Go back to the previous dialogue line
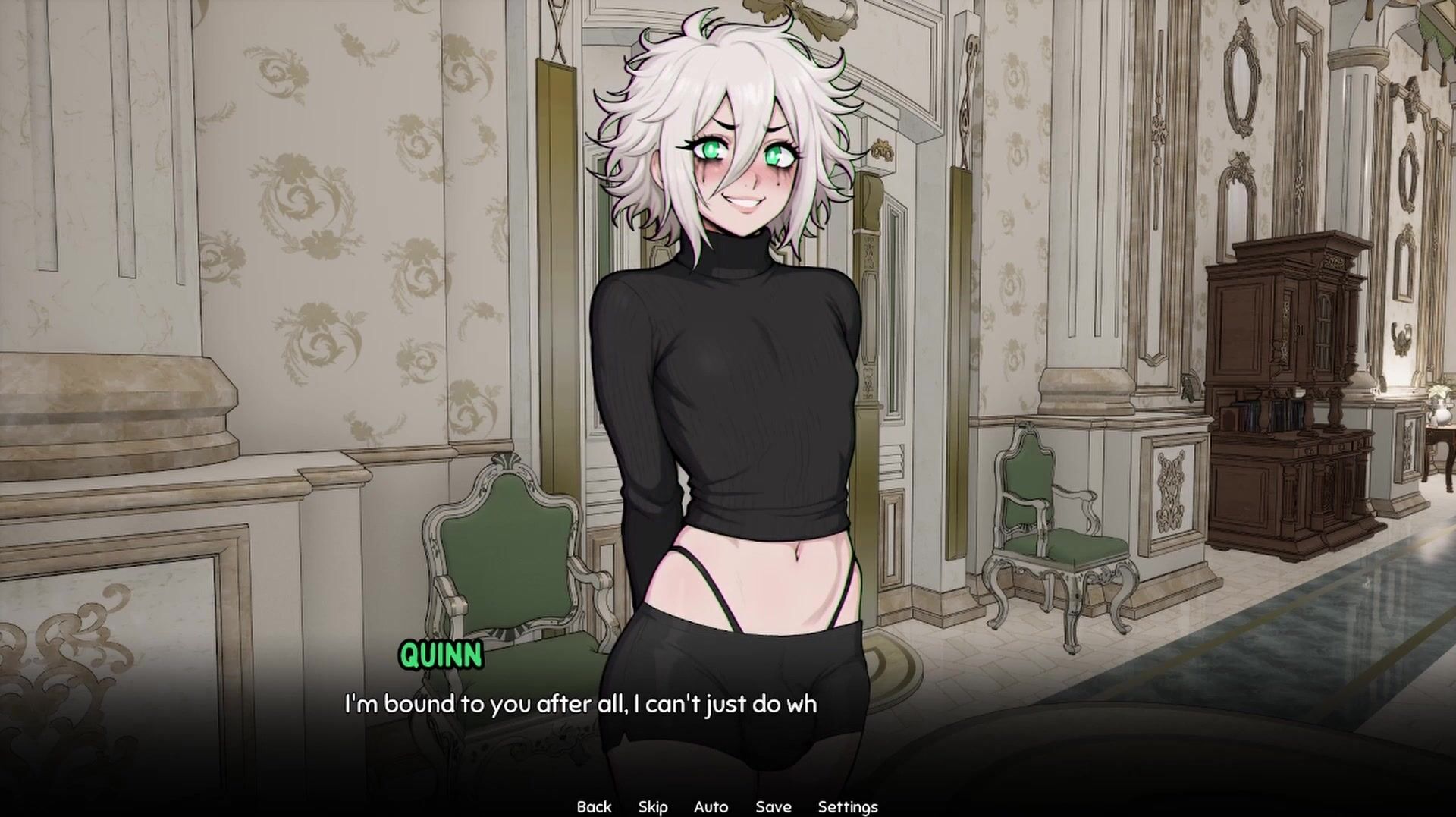 click(x=594, y=806)
